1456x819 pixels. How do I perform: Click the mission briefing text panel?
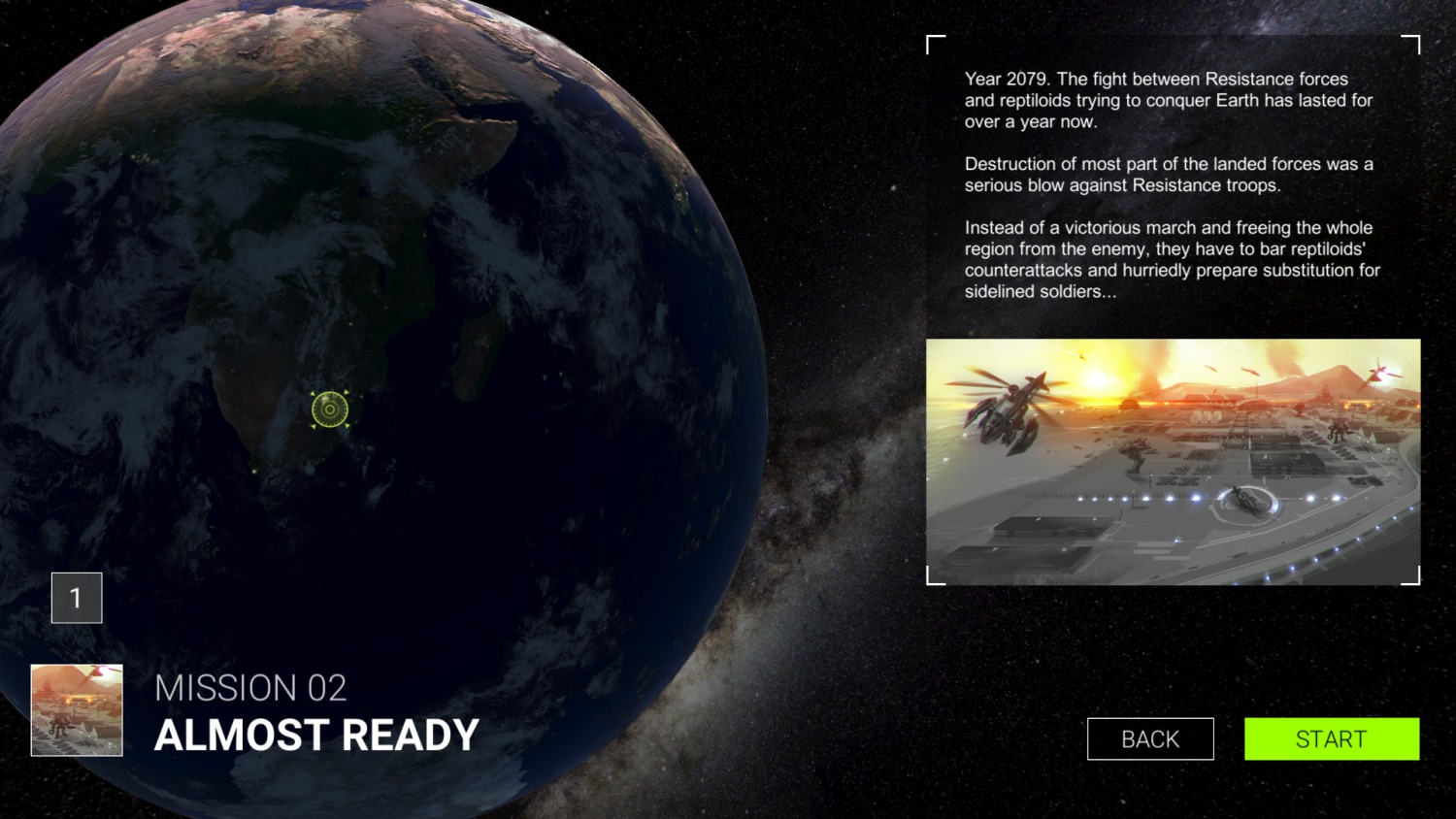(1170, 184)
